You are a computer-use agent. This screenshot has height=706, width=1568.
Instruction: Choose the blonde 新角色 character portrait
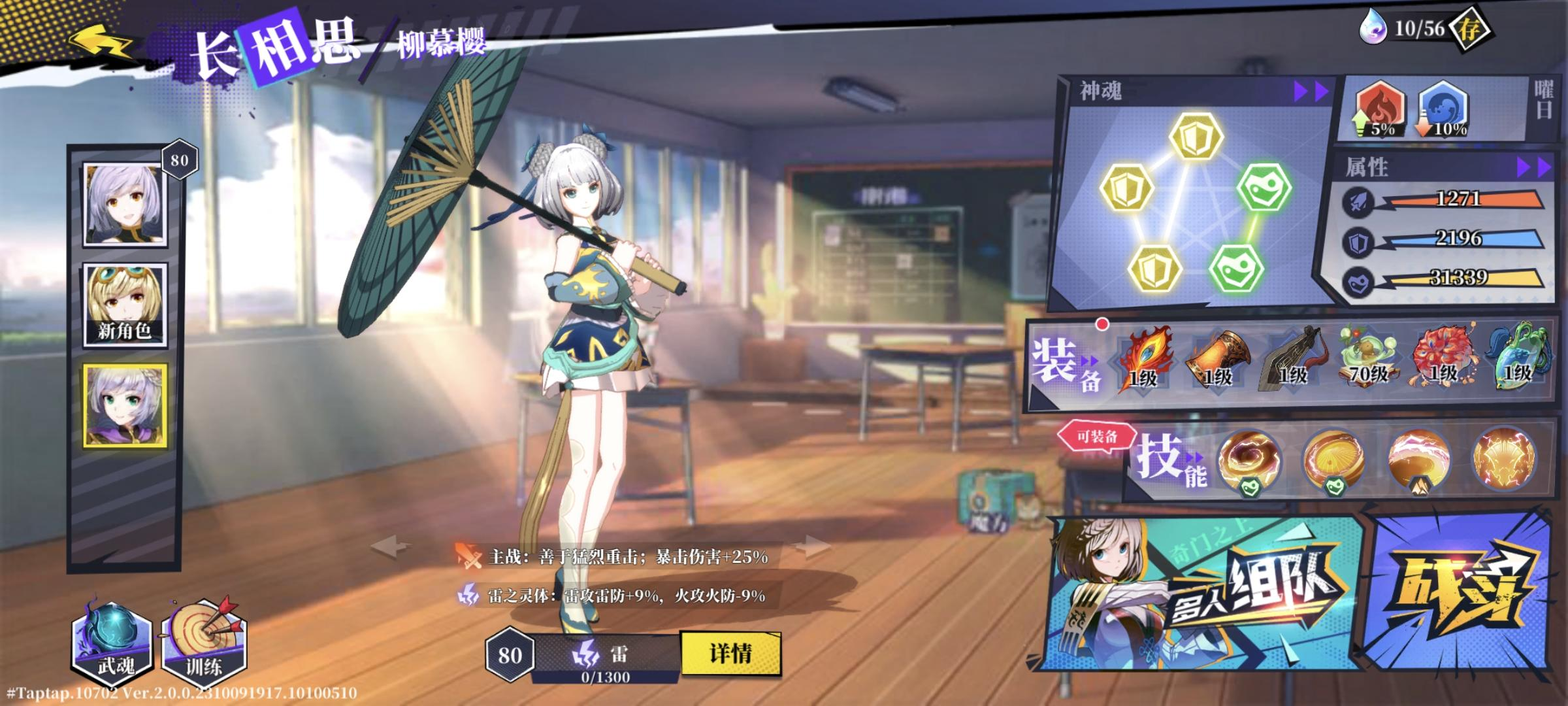tap(125, 305)
